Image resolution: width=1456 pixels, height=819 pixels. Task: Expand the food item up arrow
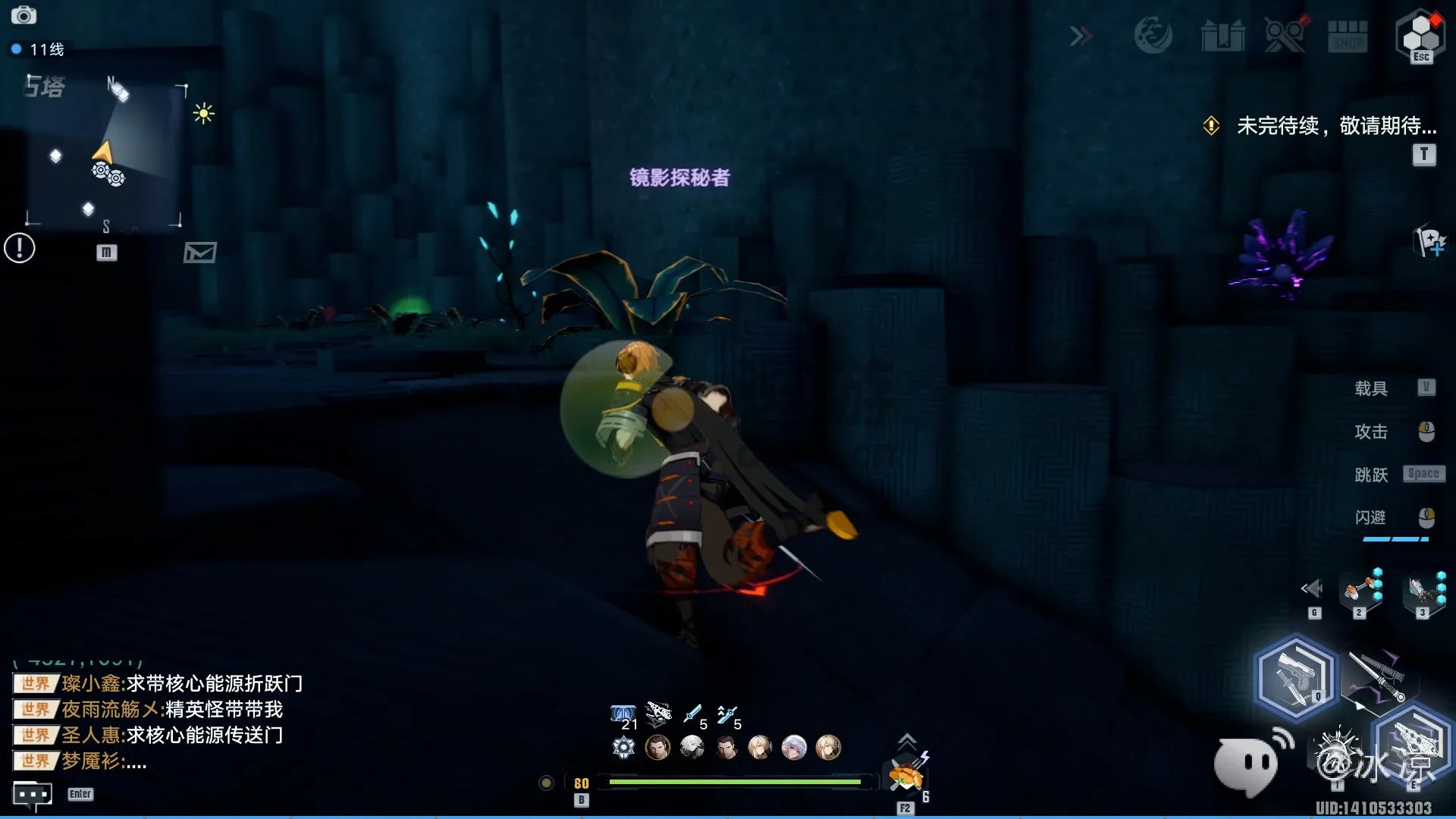tap(907, 740)
